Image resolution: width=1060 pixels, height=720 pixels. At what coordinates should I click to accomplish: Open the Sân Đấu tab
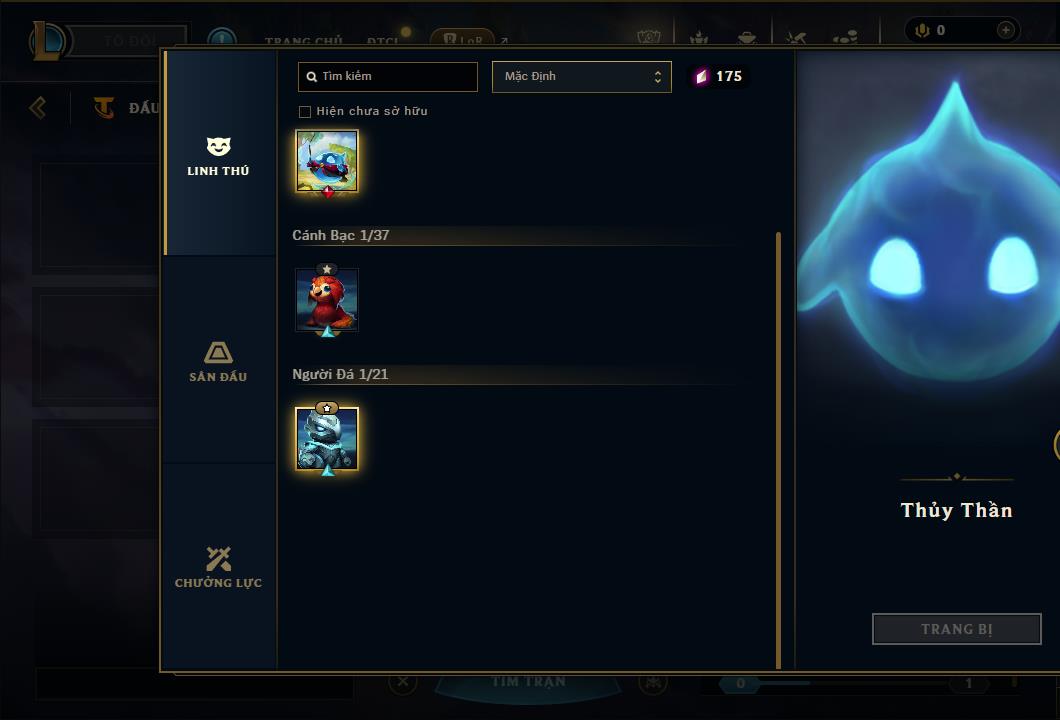click(x=218, y=362)
